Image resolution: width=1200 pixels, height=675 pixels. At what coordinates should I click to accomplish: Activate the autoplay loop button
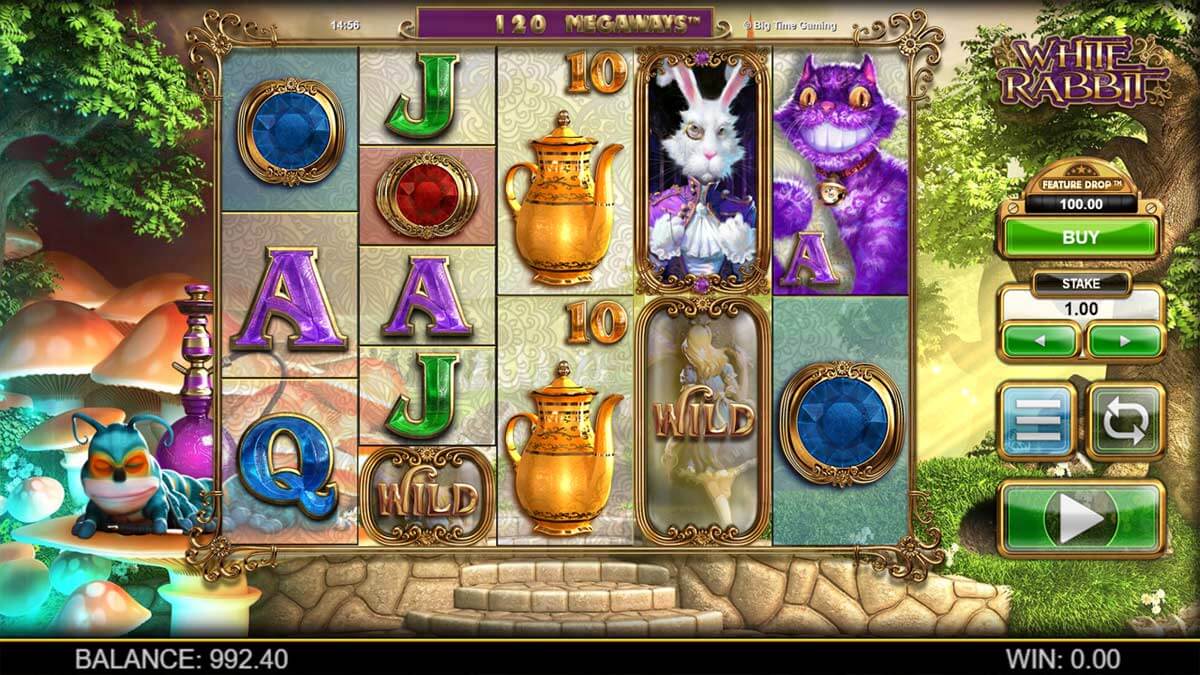click(x=1126, y=420)
